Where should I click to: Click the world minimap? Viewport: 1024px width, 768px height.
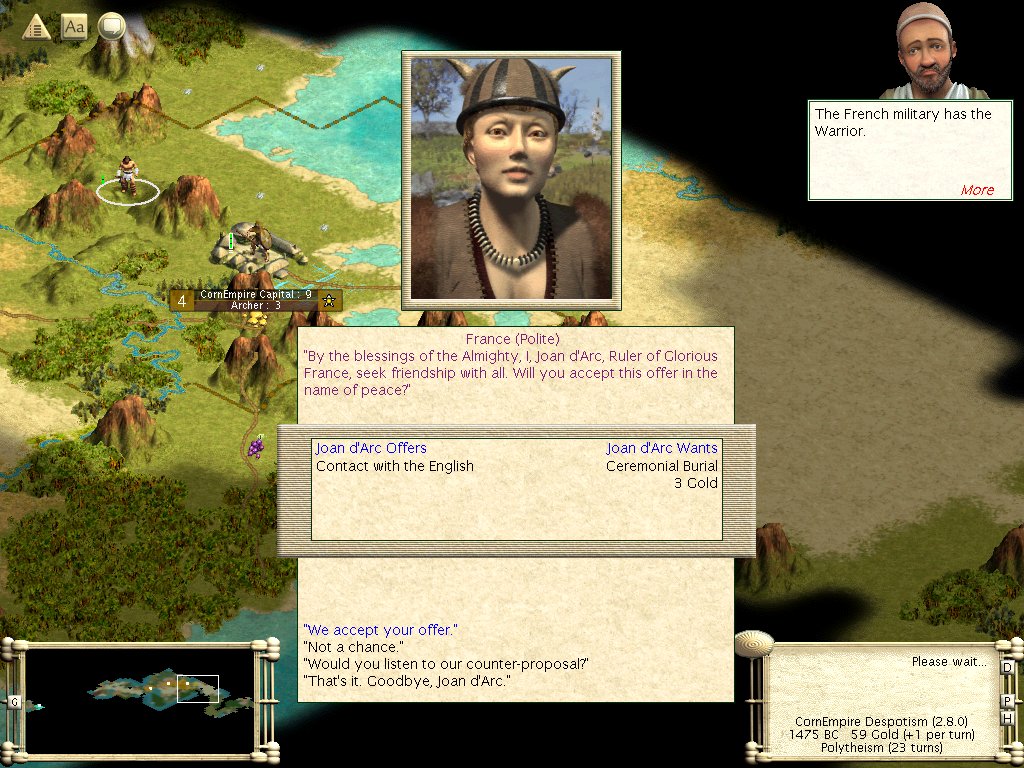point(142,699)
